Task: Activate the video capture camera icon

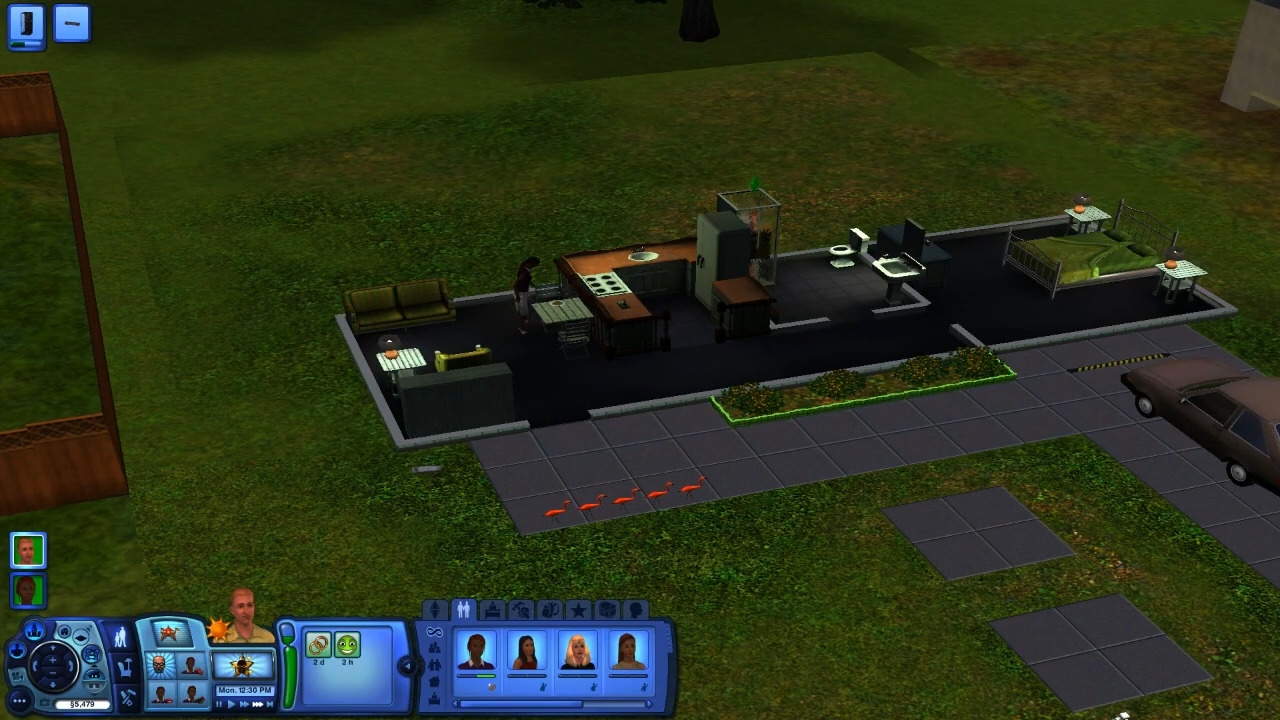Action: click(x=17, y=676)
